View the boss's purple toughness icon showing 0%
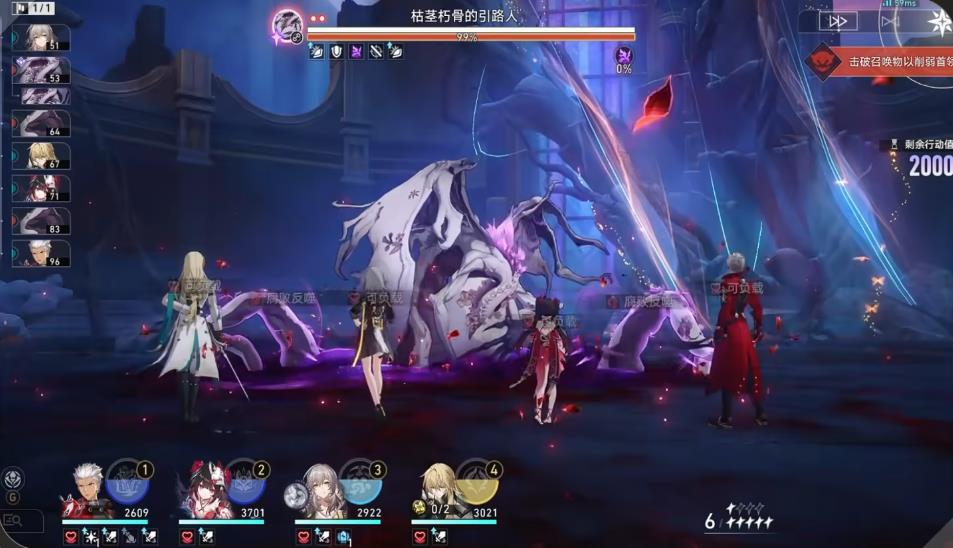953x548 pixels. 624,56
